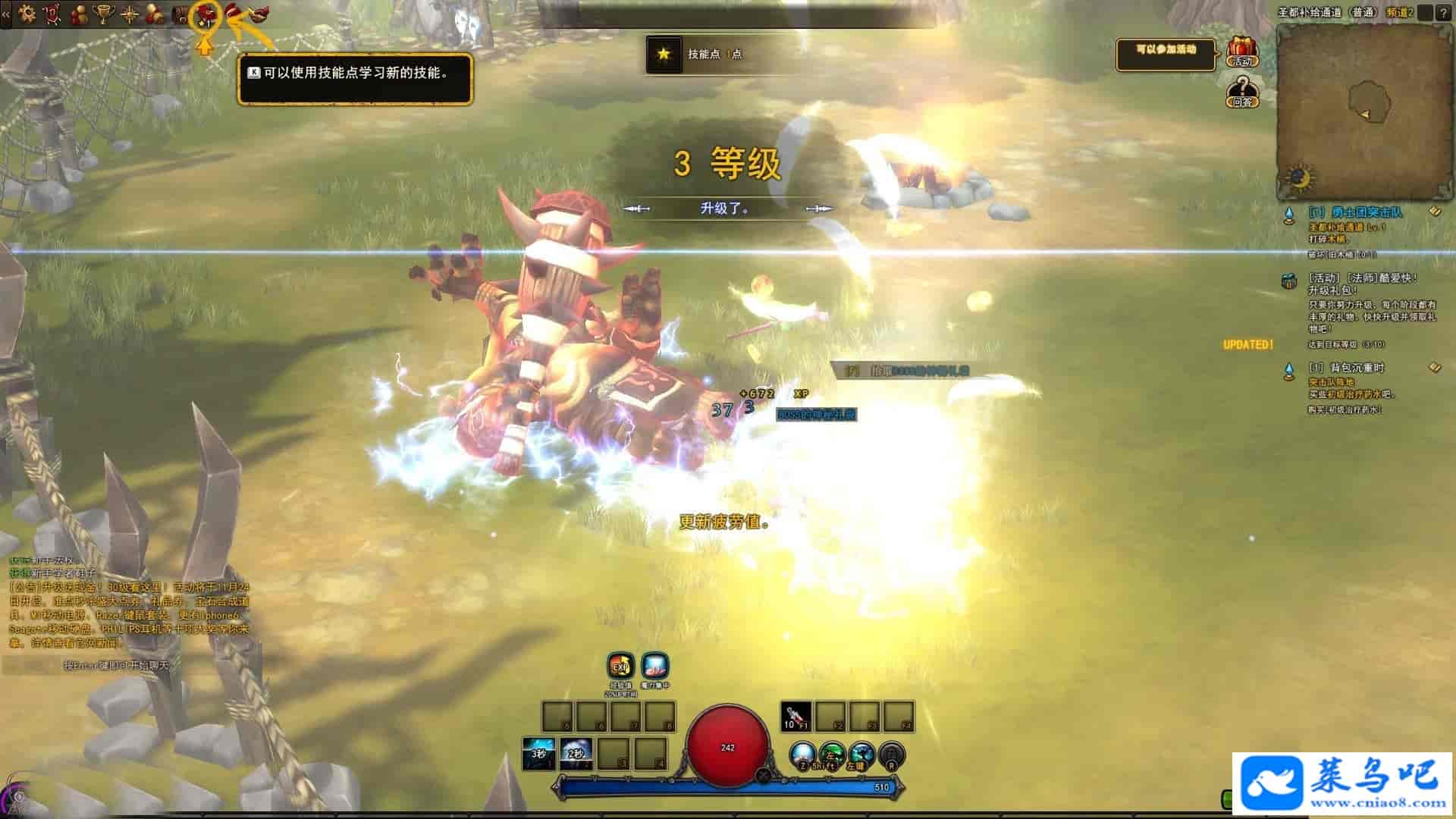Activate the green Shift dodge skill

[x=832, y=755]
